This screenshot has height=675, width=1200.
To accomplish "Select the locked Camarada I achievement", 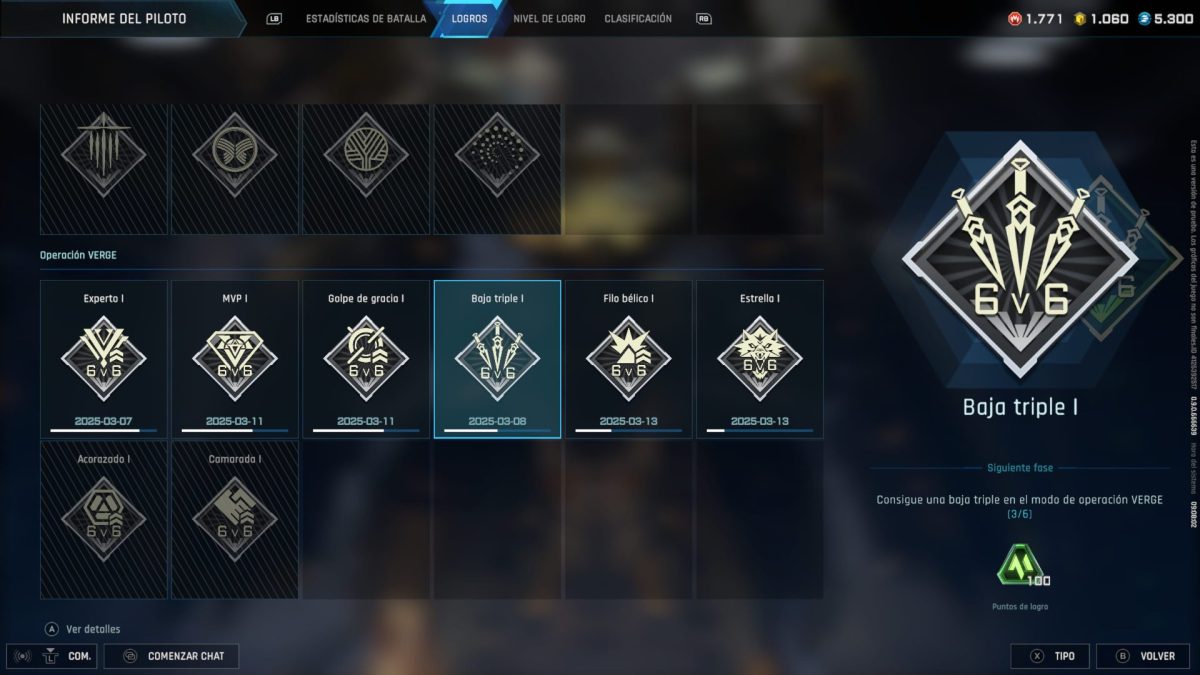I will point(235,520).
